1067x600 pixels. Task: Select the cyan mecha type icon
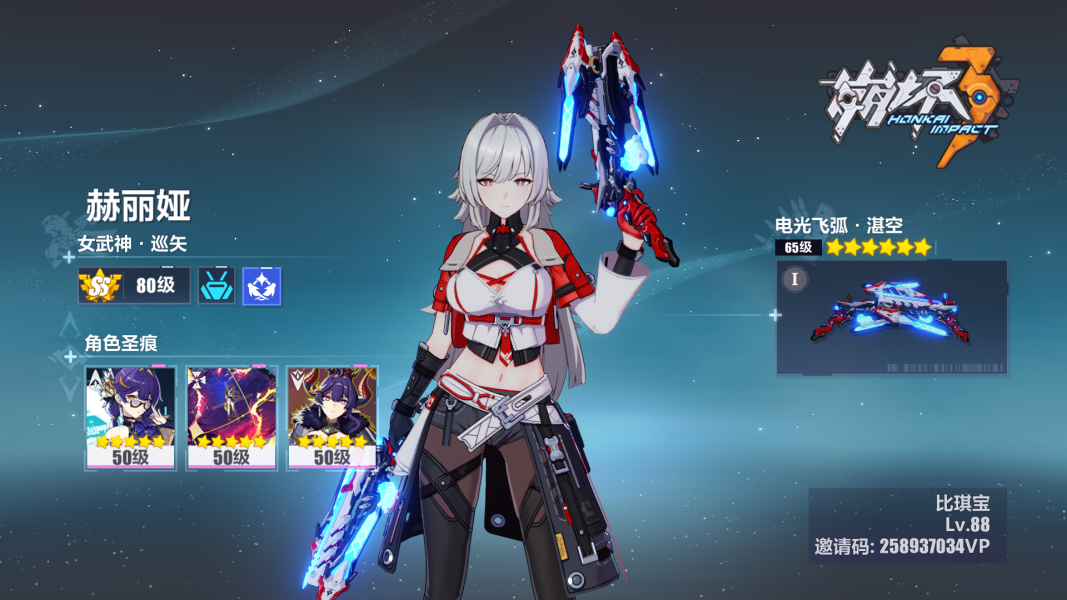(217, 286)
